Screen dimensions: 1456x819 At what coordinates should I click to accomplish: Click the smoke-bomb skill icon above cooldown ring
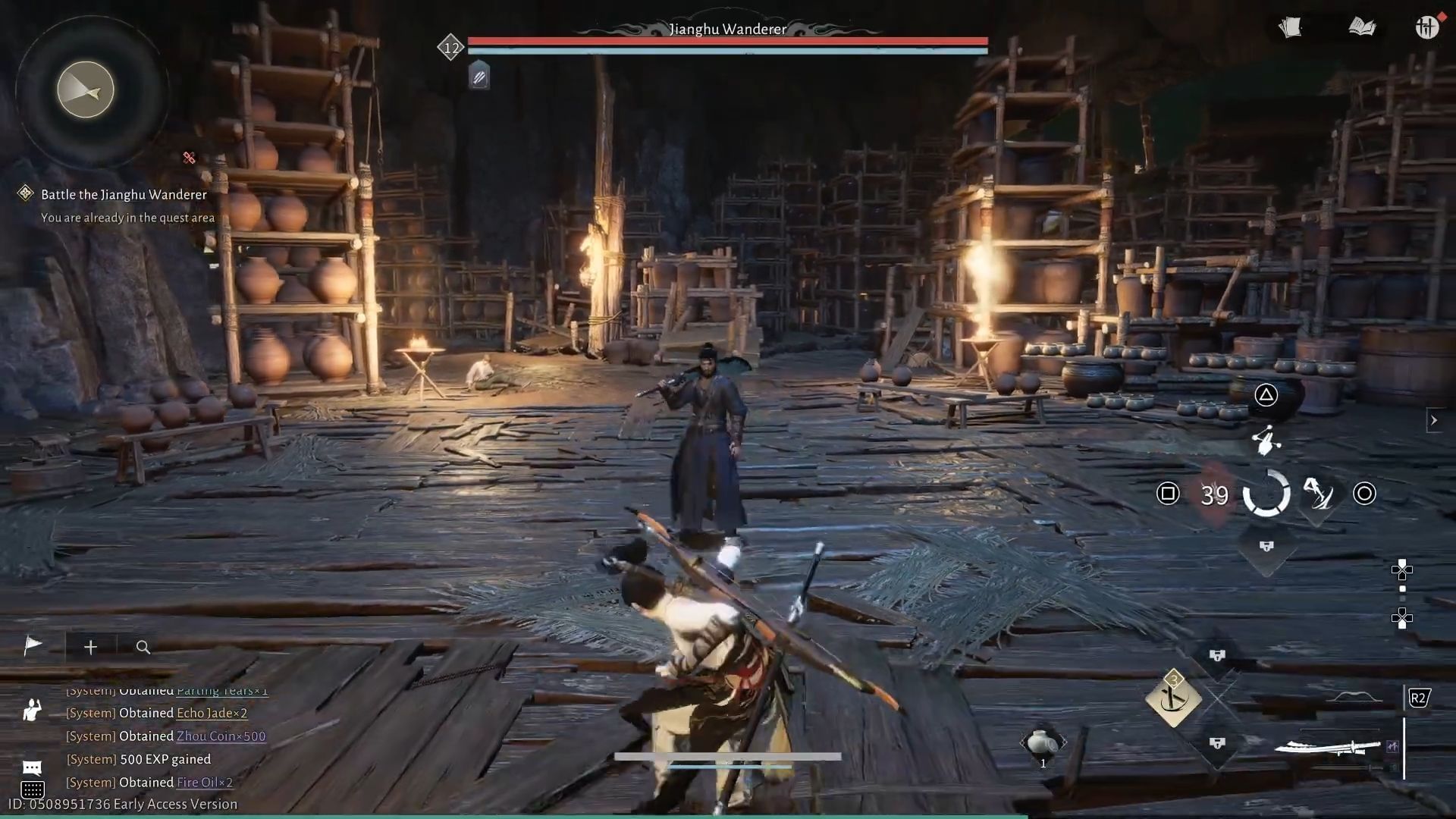(x=1266, y=442)
